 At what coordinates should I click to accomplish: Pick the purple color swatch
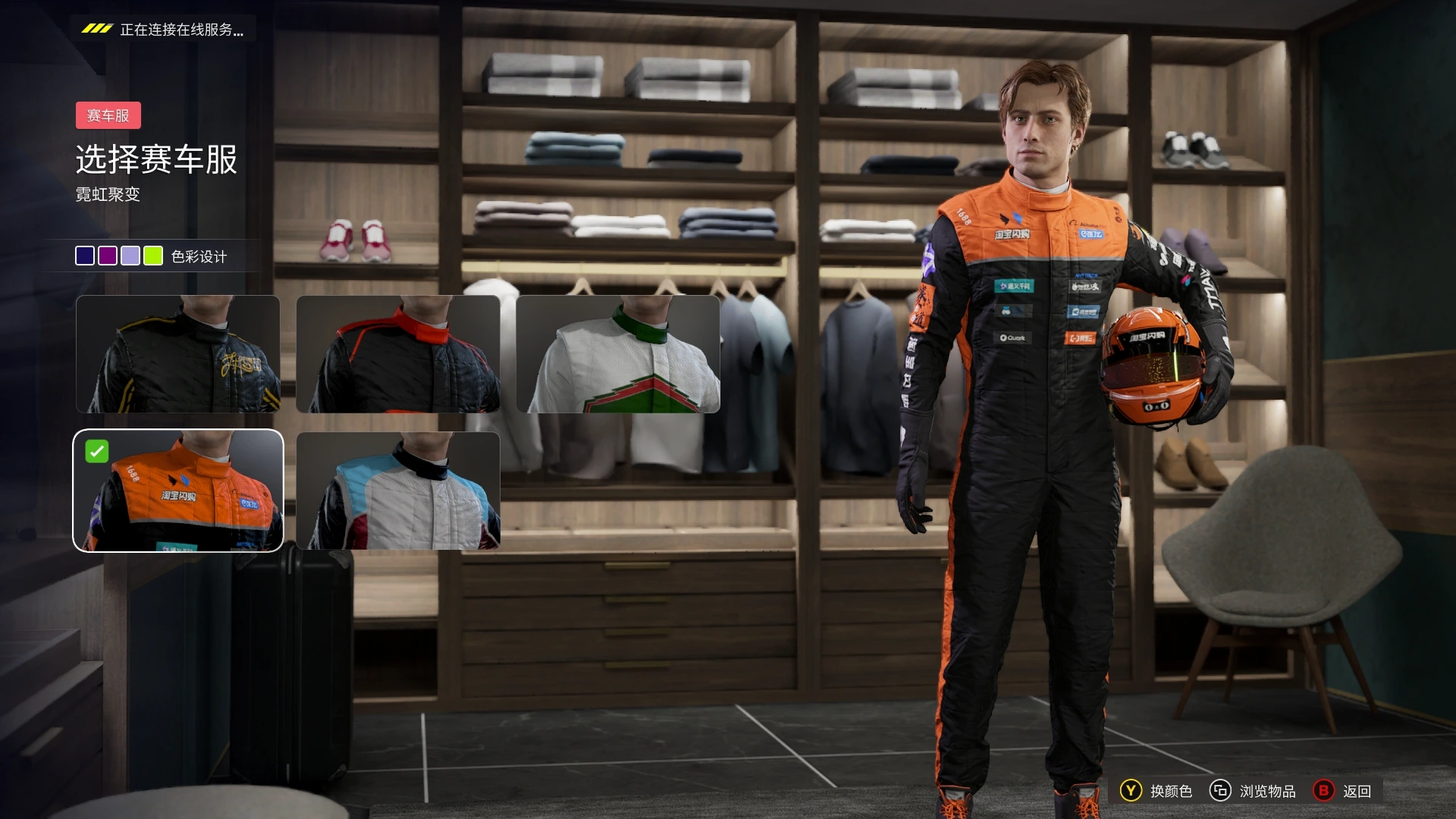coord(108,256)
